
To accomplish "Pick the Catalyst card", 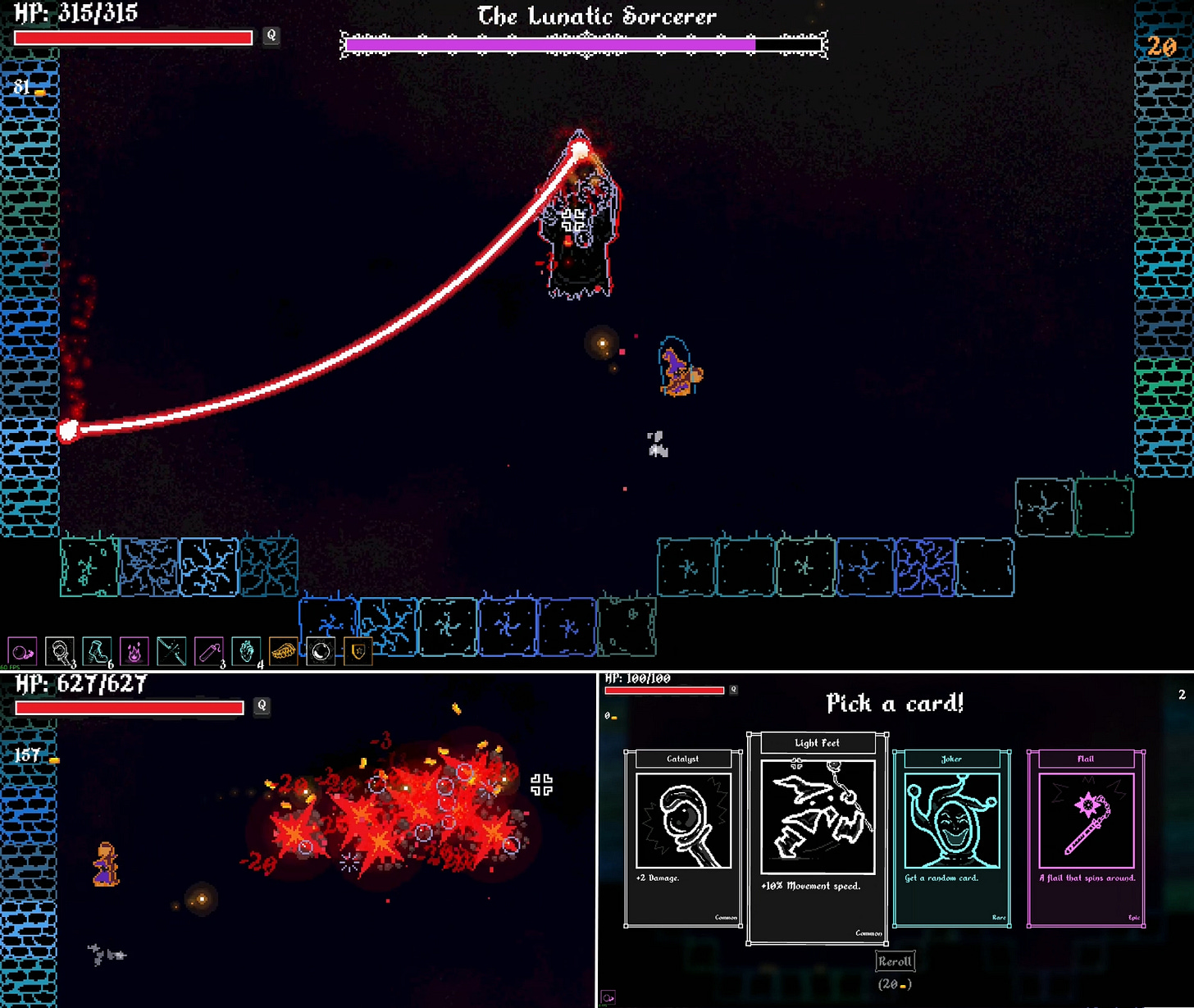I will pyautogui.click(x=683, y=837).
